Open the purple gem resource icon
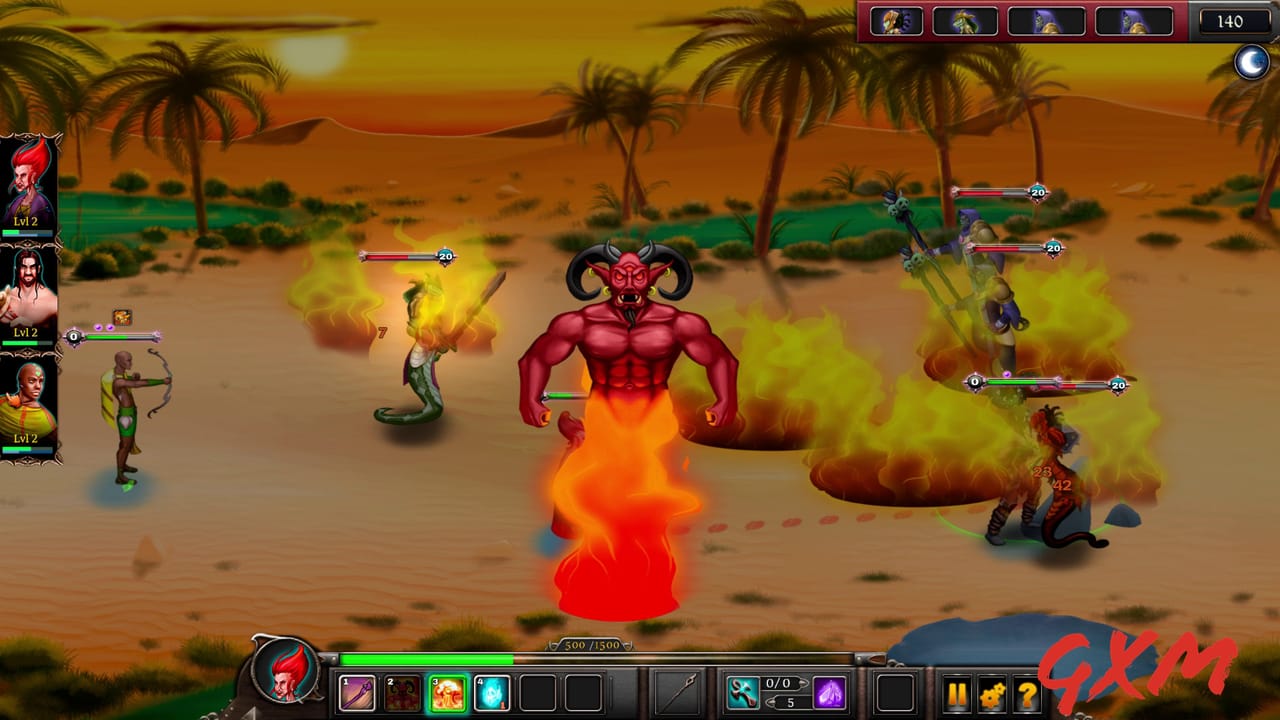 [x=832, y=693]
